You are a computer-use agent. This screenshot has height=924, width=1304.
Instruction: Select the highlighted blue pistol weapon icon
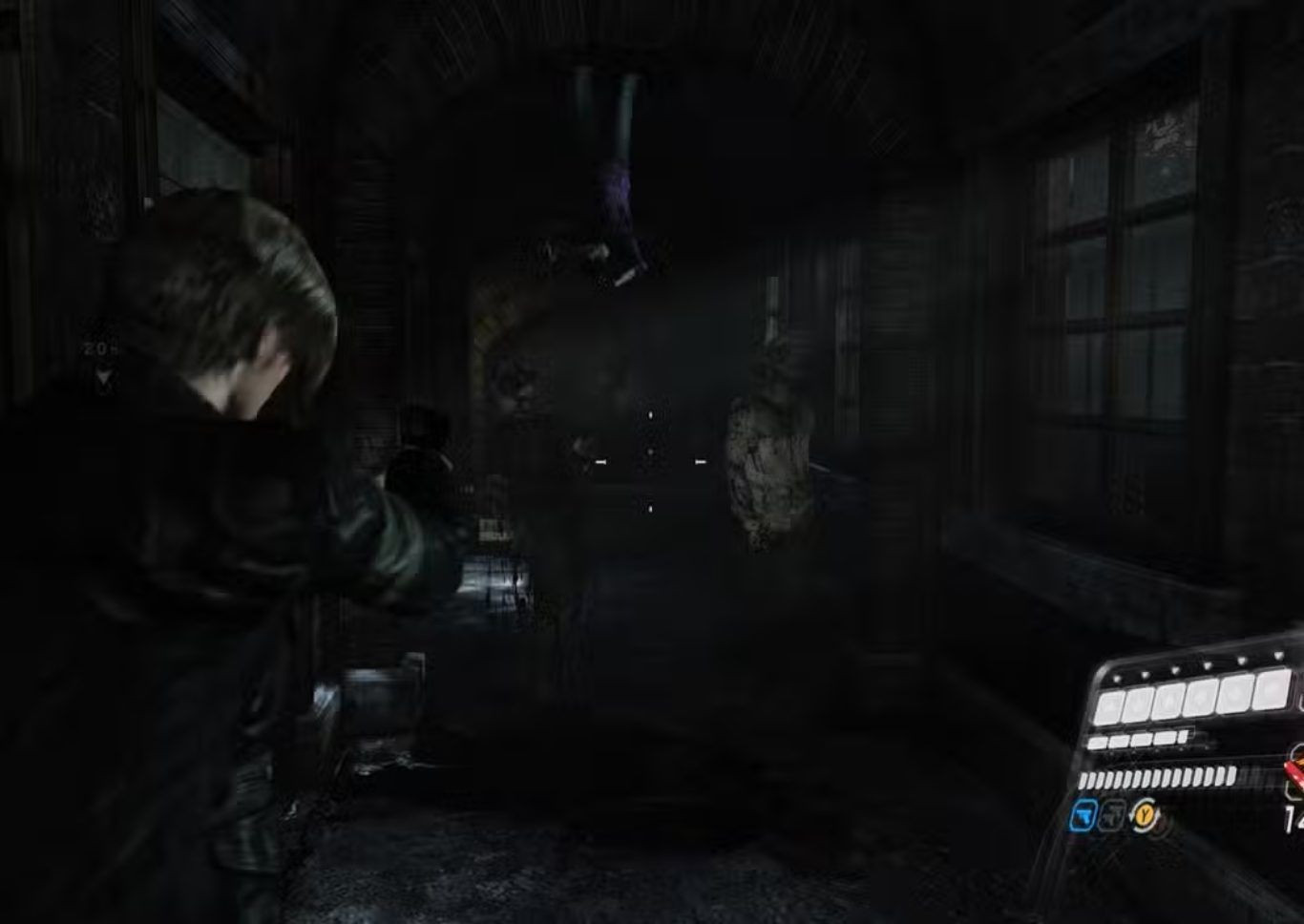click(x=1083, y=815)
